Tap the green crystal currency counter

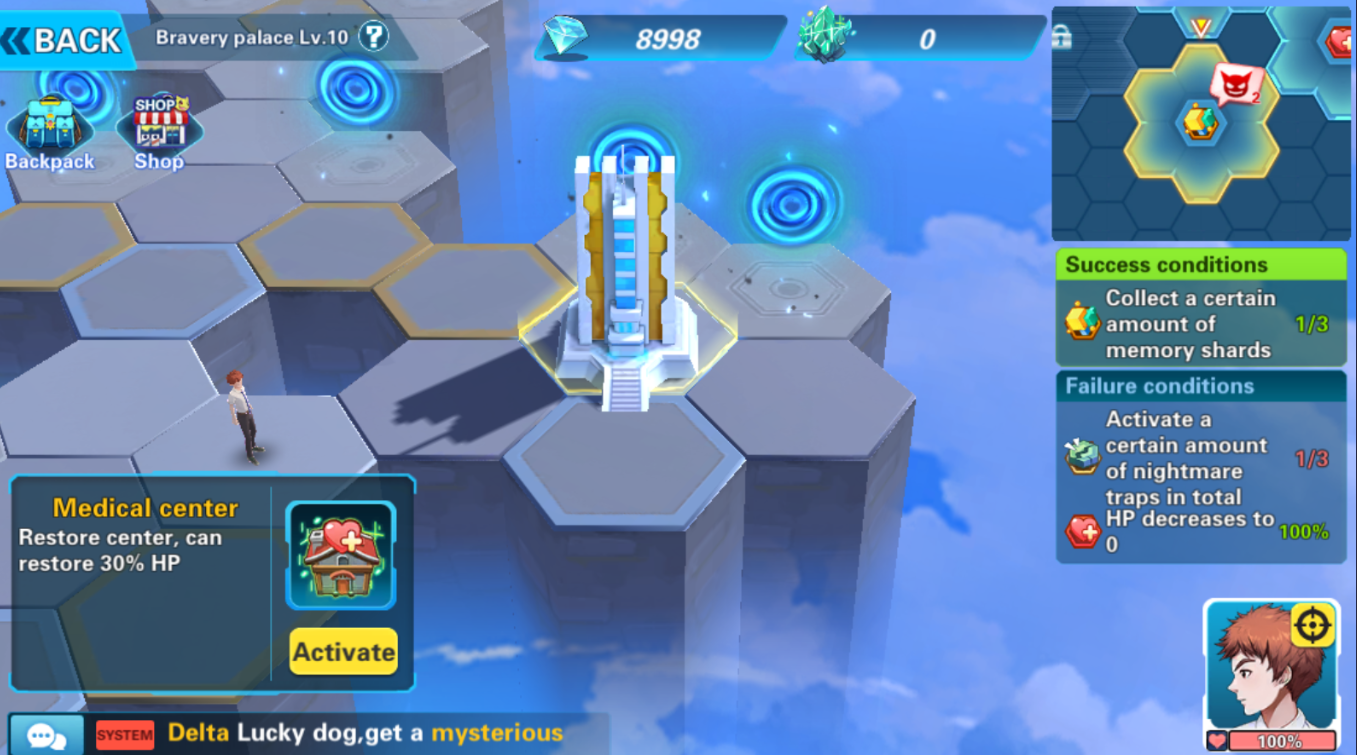(x=920, y=39)
